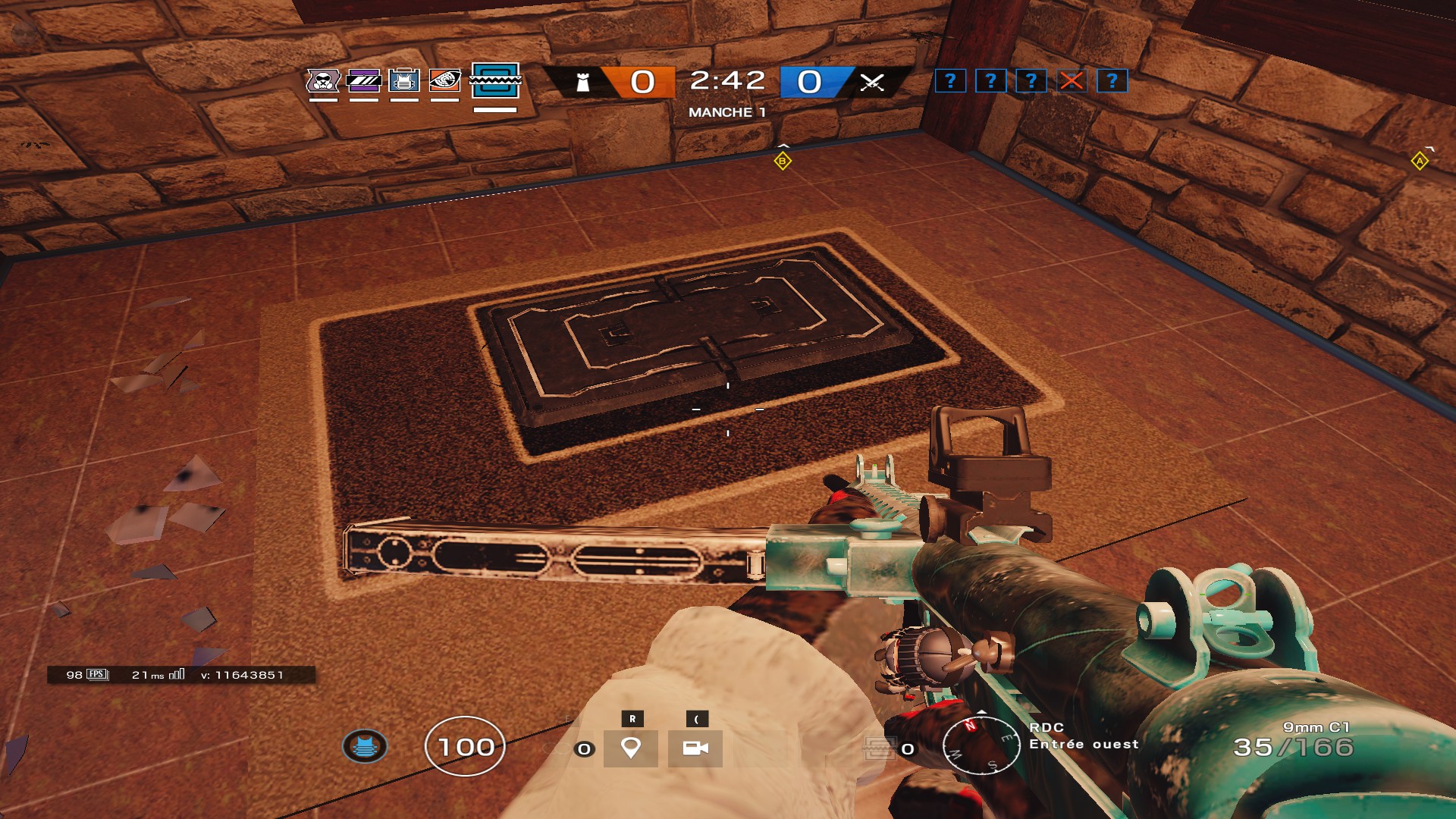Toggle the camera view icon
This screenshot has width=1456, height=819.
coord(695,748)
